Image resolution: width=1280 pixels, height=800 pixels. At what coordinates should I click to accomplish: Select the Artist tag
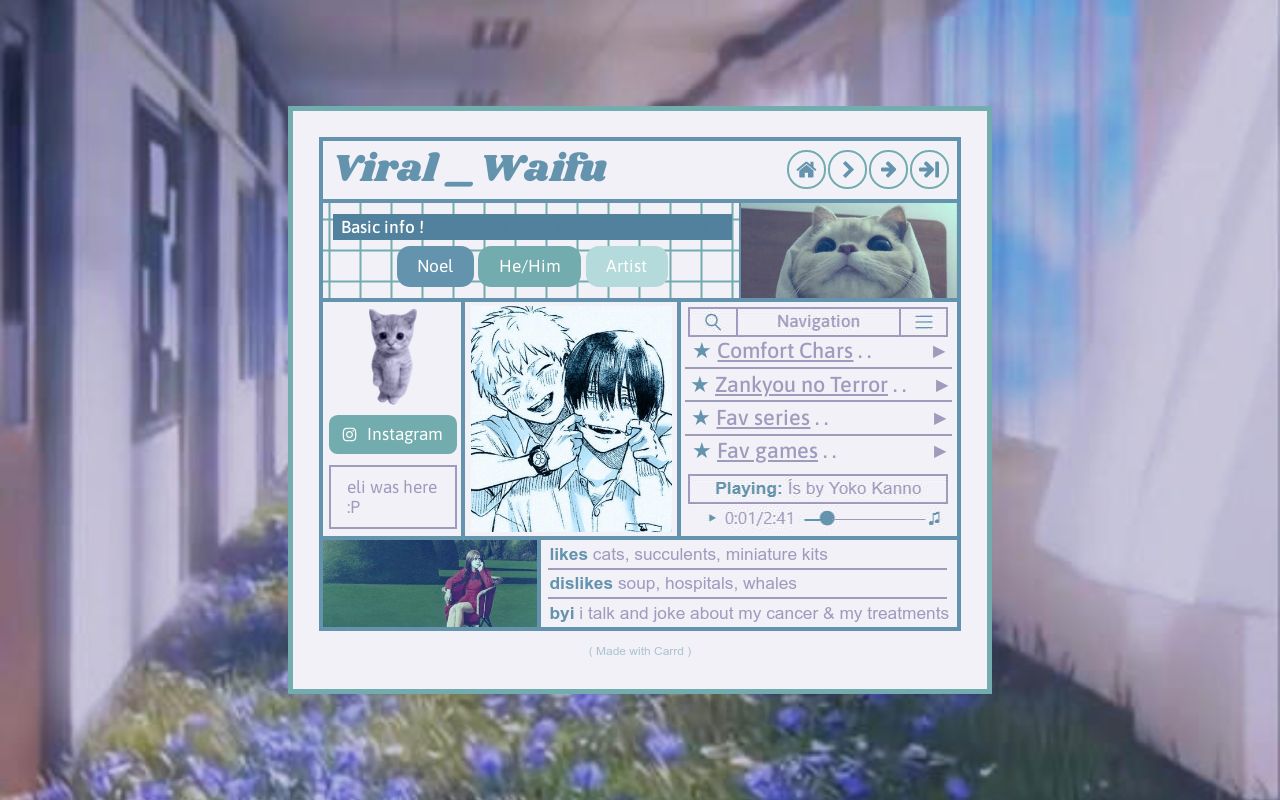[x=626, y=266]
